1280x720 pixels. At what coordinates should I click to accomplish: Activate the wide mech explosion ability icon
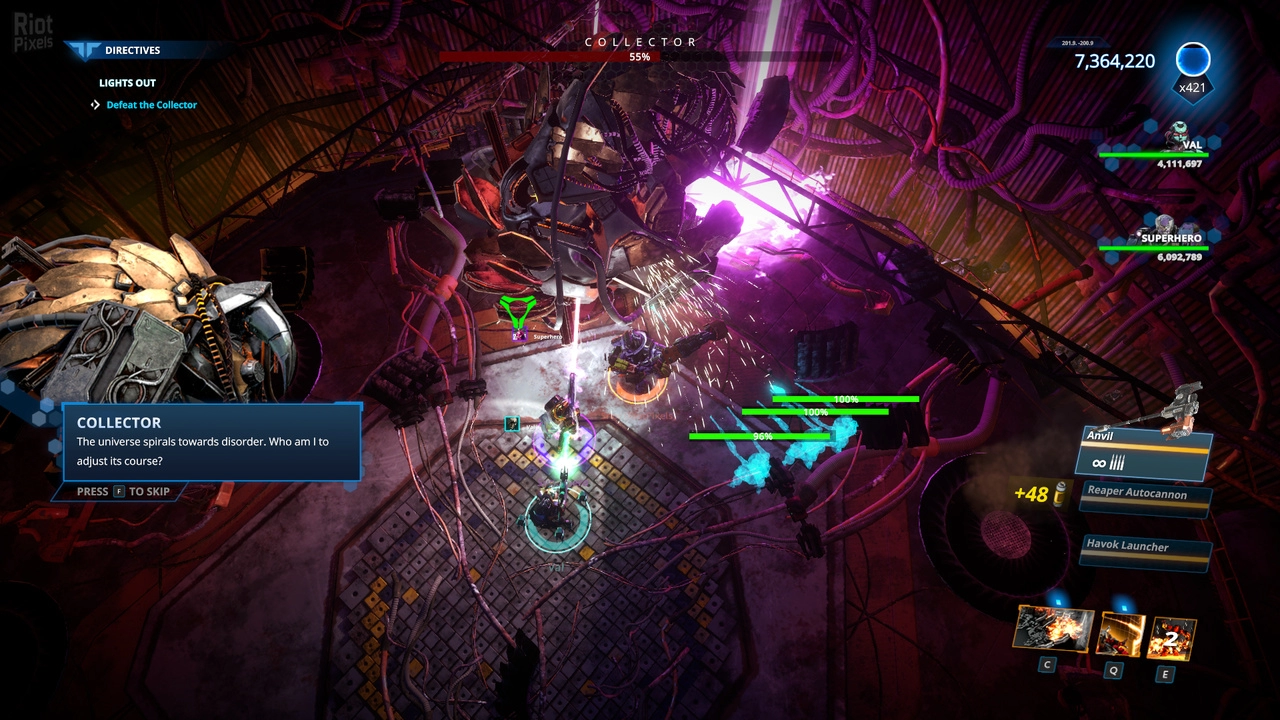click(x=1051, y=629)
